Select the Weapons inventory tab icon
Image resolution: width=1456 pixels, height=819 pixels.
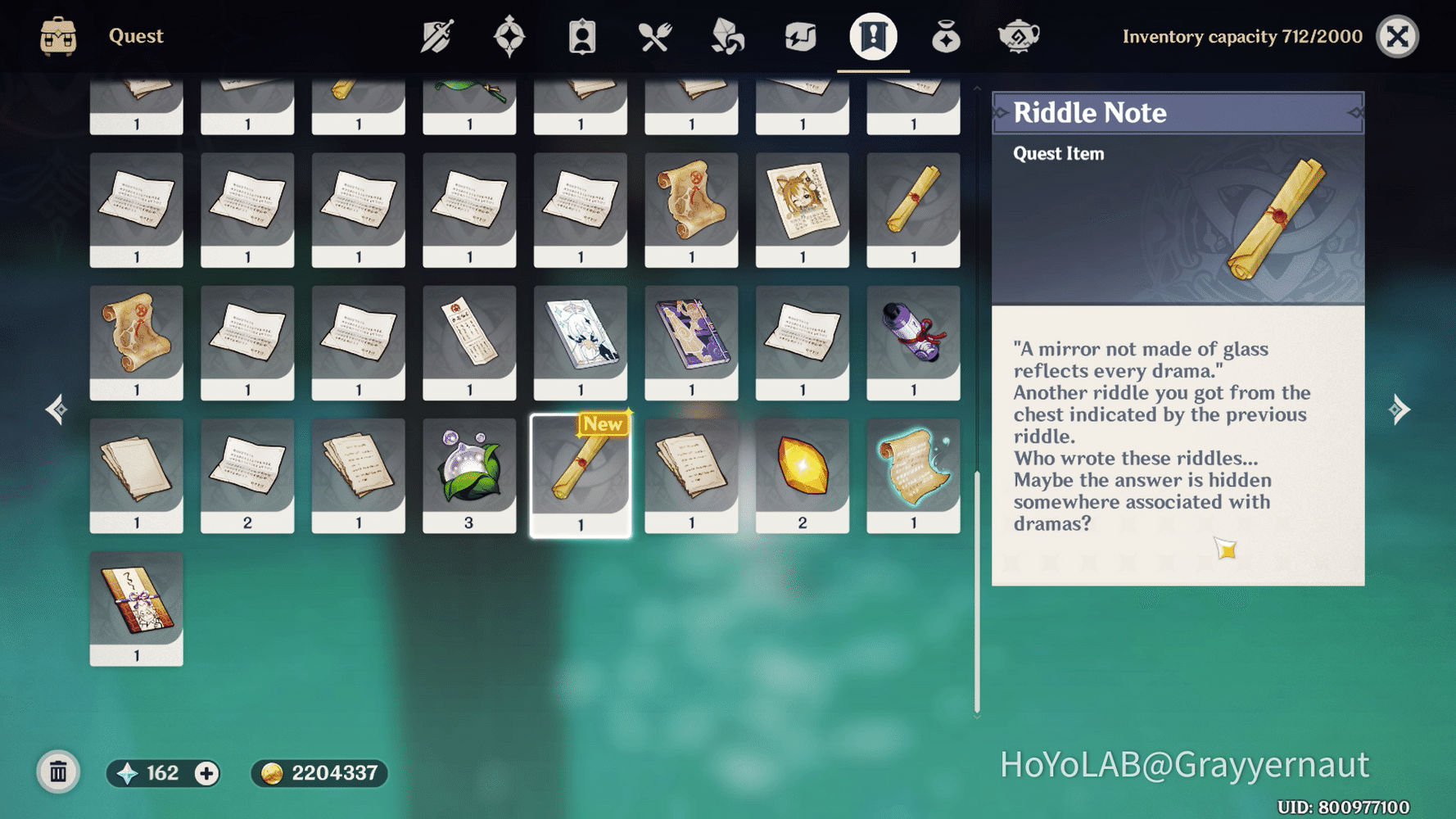click(438, 36)
